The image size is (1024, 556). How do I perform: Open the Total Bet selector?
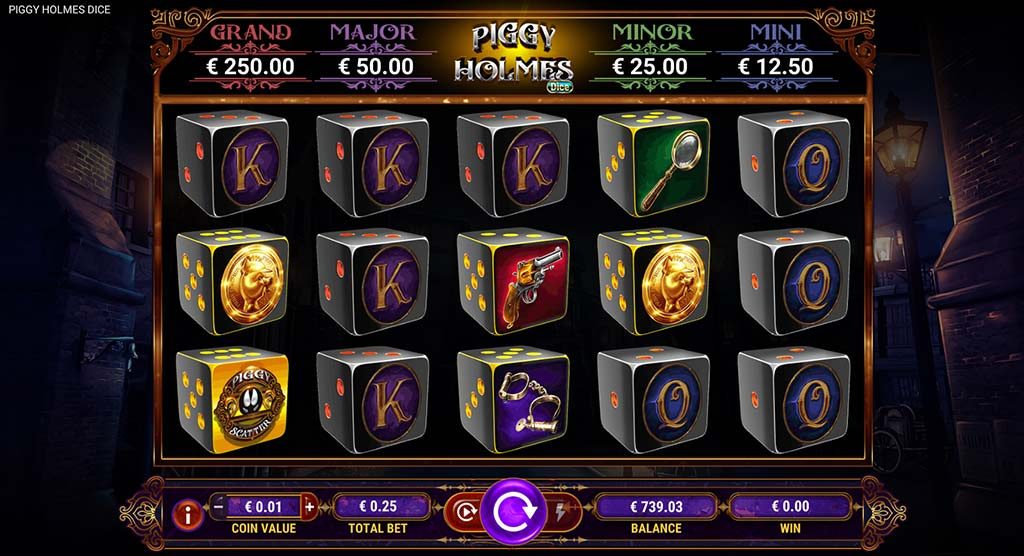tap(377, 507)
